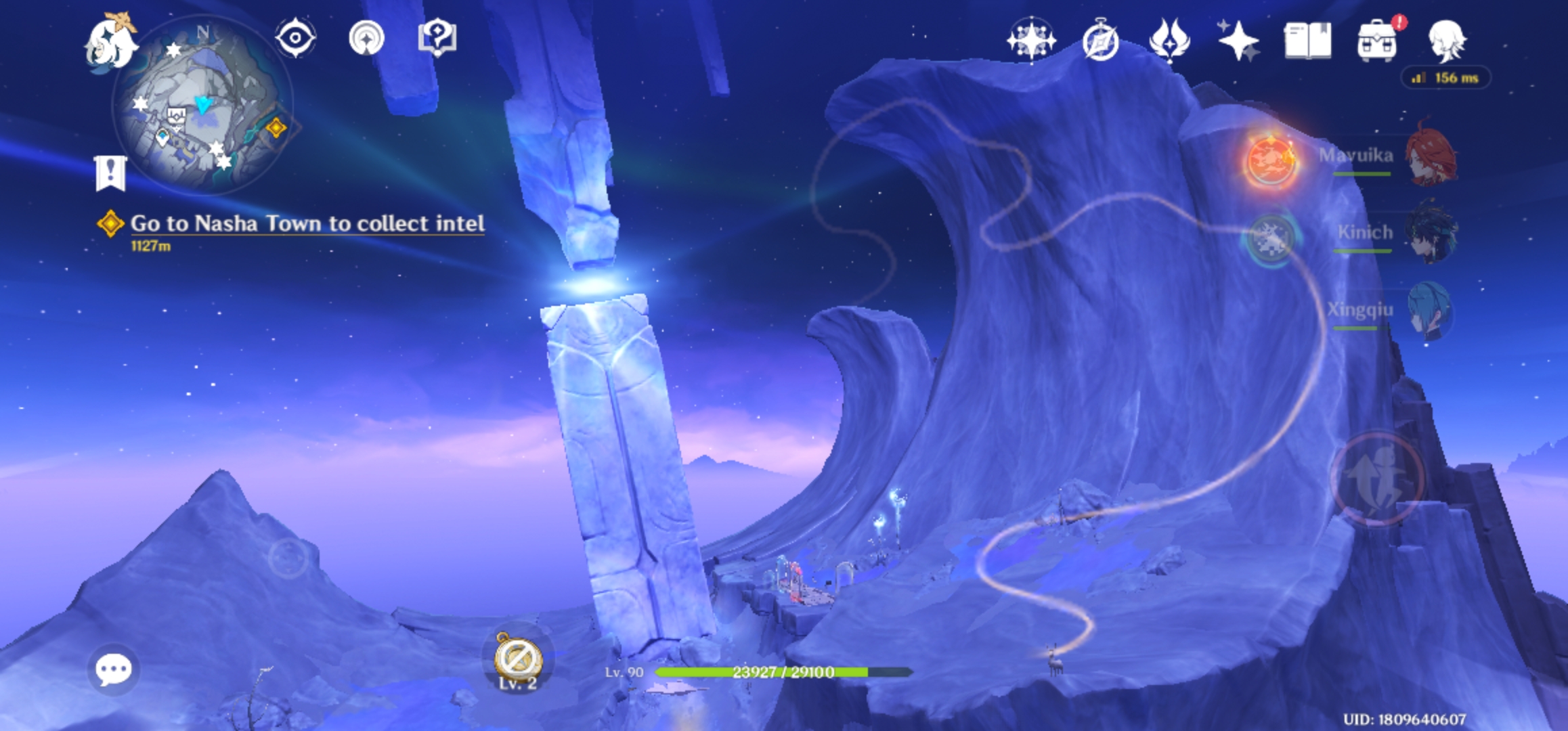The width and height of the screenshot is (1568, 731).
Task: Tap the jump button
Action: (1377, 478)
